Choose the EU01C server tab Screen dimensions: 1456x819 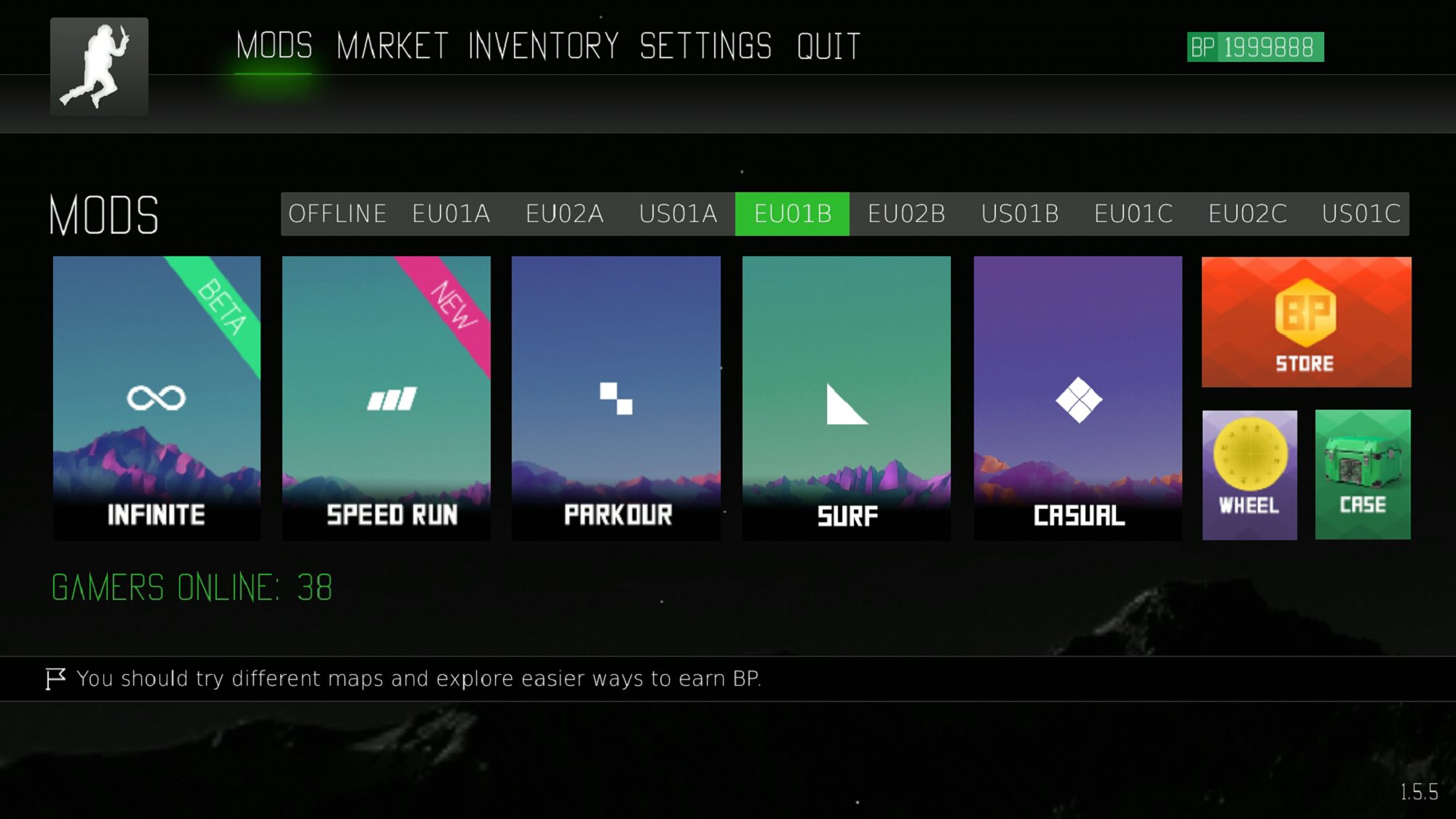1133,214
